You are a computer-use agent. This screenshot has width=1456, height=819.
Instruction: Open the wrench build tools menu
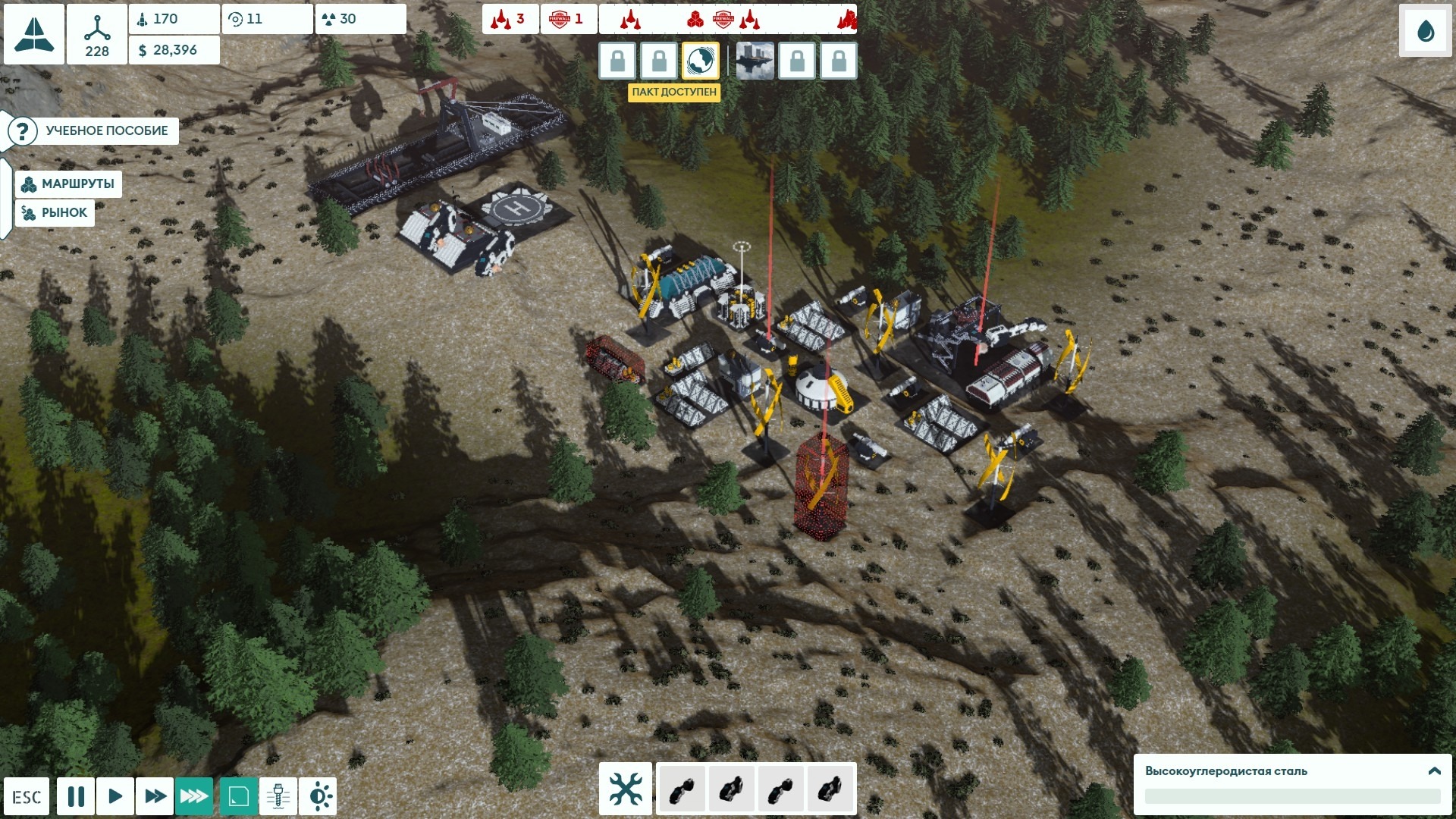tap(626, 789)
